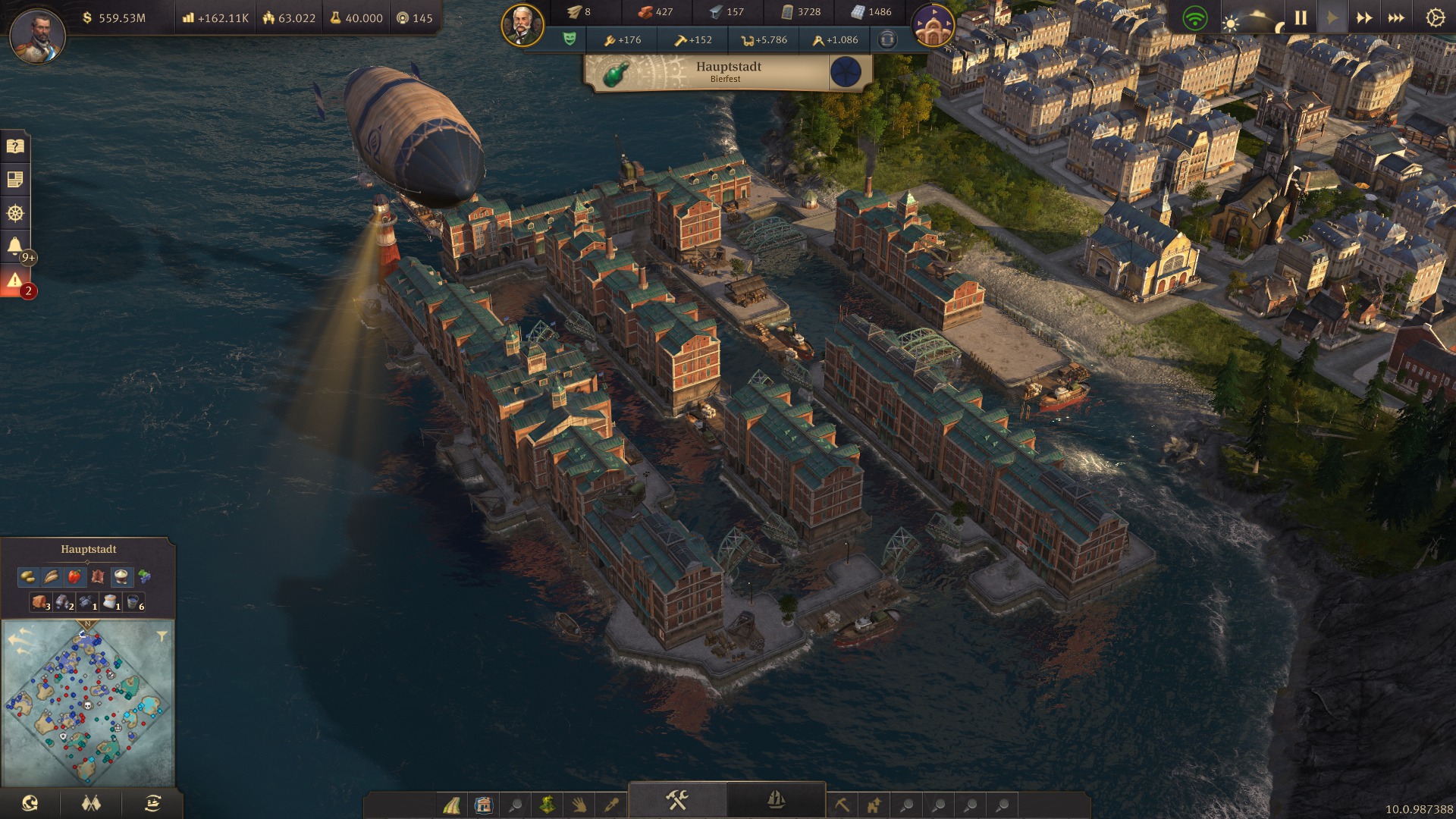Open the world map globe button
This screenshot has width=1456, height=819.
[30, 803]
